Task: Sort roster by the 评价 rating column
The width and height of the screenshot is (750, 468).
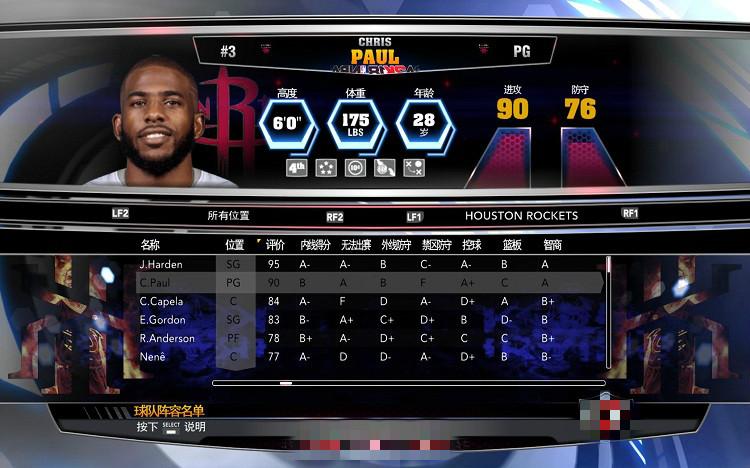Action: click(x=275, y=244)
